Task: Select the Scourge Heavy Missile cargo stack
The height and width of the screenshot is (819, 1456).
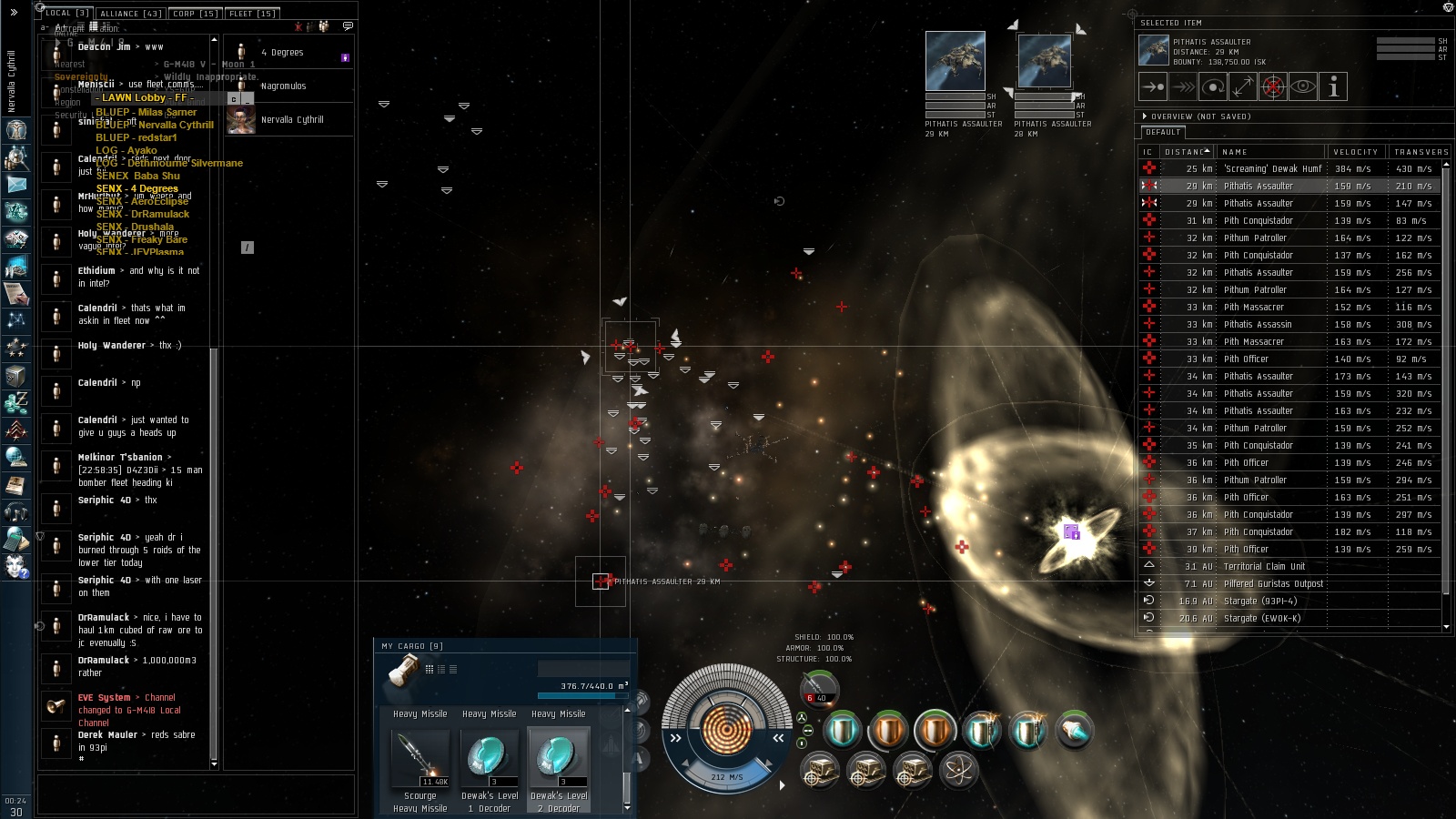Action: (420, 758)
